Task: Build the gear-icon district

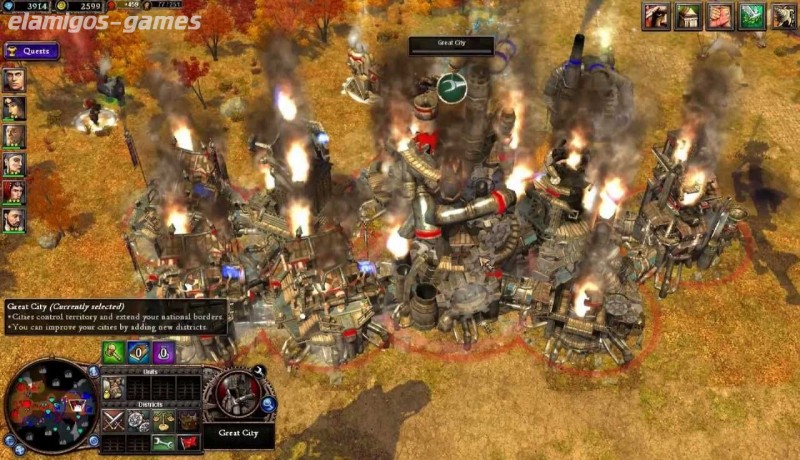Action: 138,421
